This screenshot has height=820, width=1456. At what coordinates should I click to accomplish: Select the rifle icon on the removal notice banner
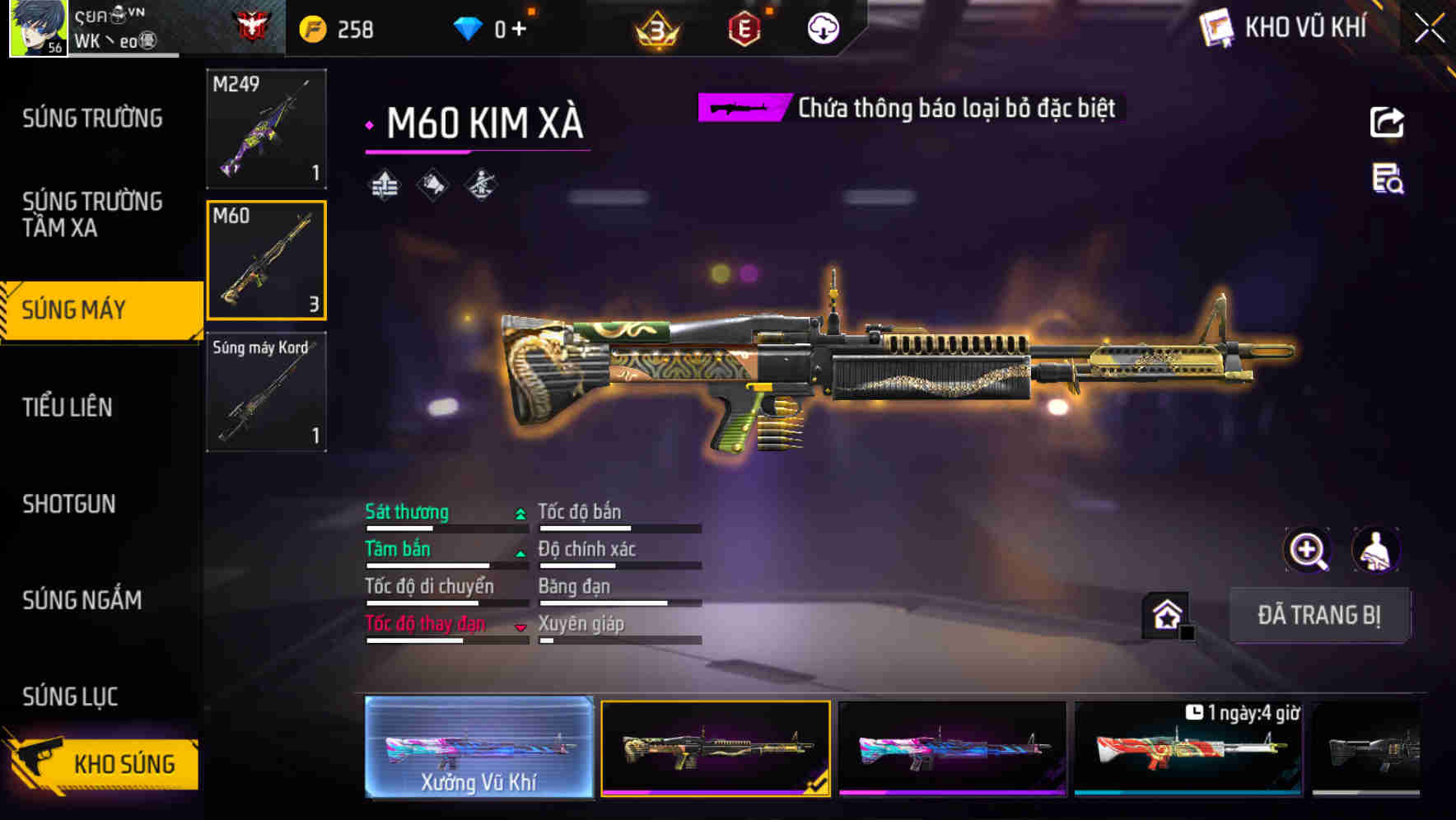point(740,107)
